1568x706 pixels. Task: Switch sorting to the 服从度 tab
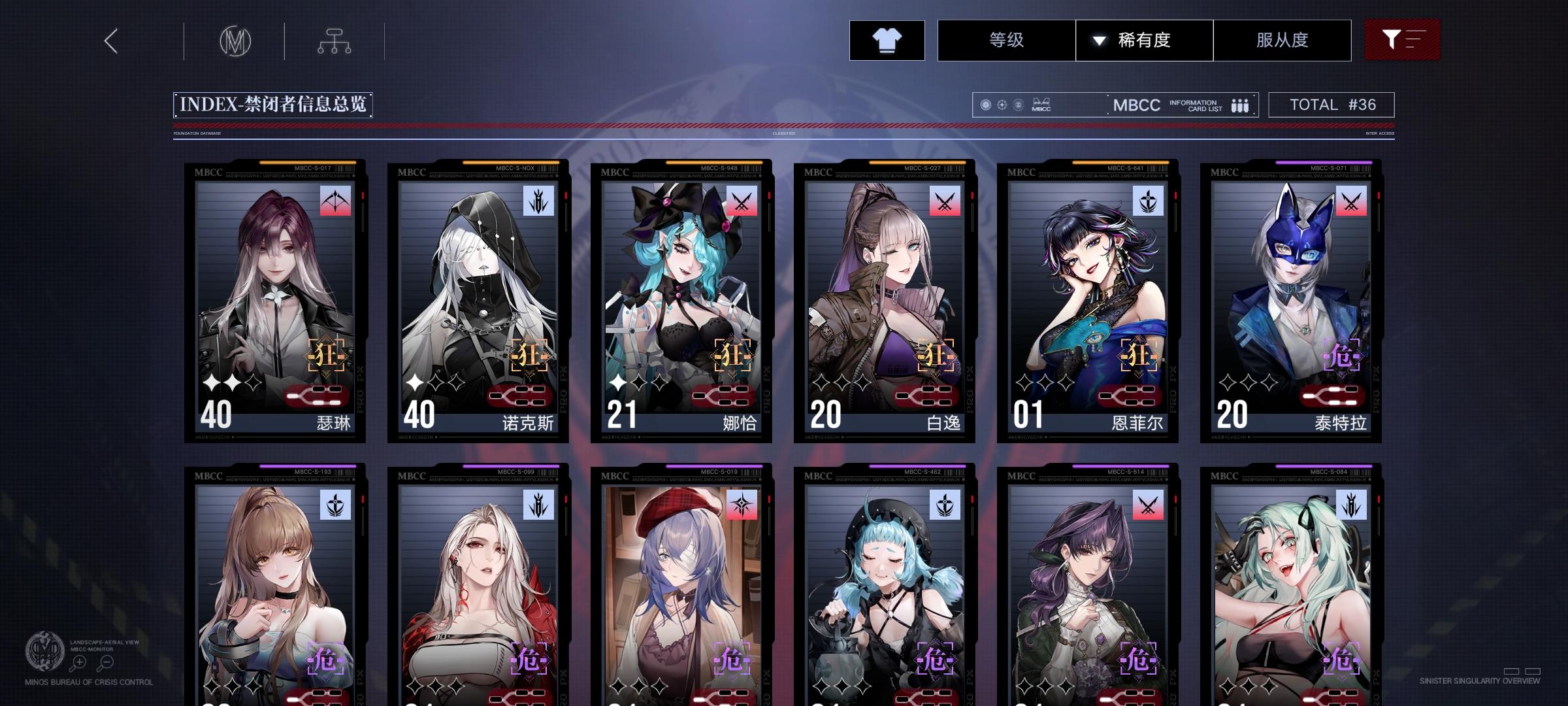click(x=1281, y=40)
